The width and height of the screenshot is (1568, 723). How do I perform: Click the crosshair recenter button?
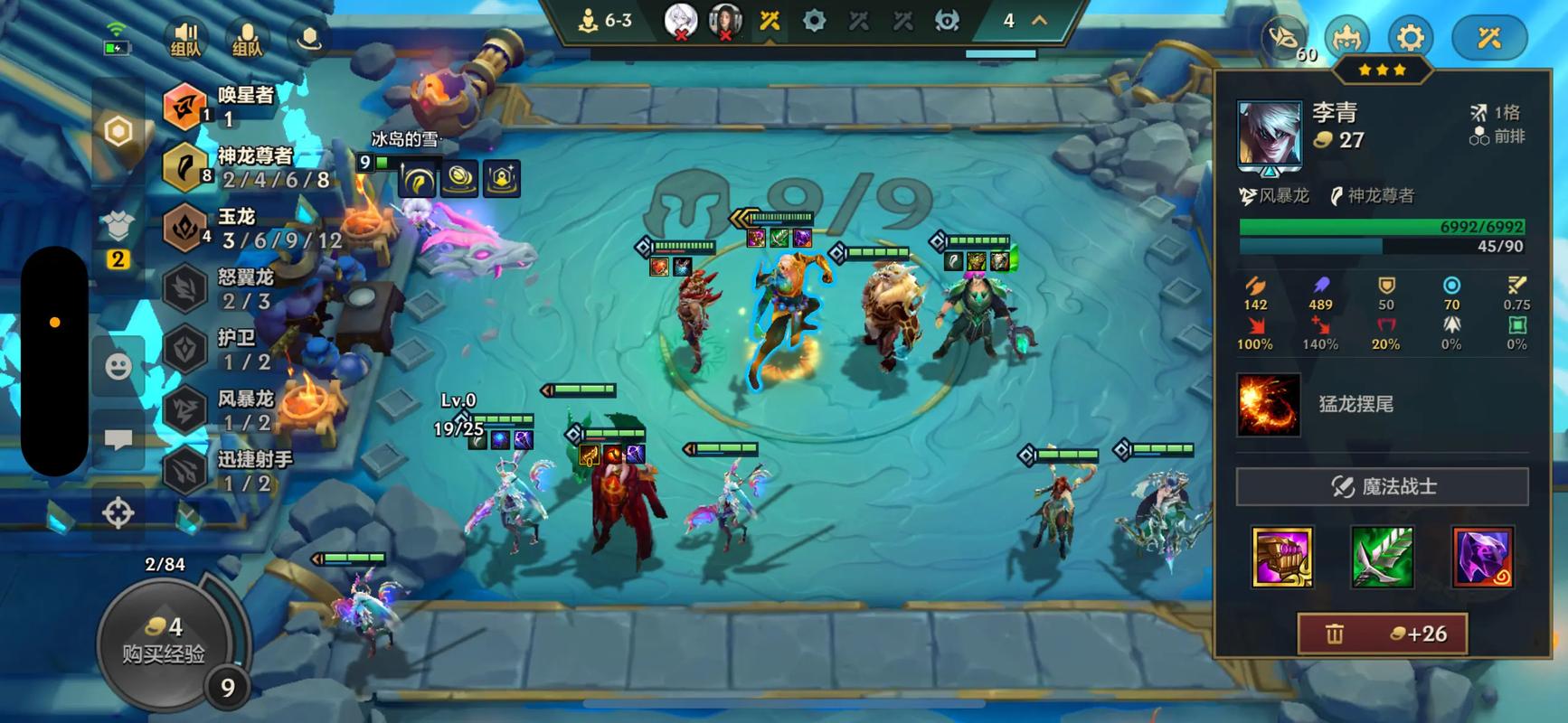pos(118,512)
